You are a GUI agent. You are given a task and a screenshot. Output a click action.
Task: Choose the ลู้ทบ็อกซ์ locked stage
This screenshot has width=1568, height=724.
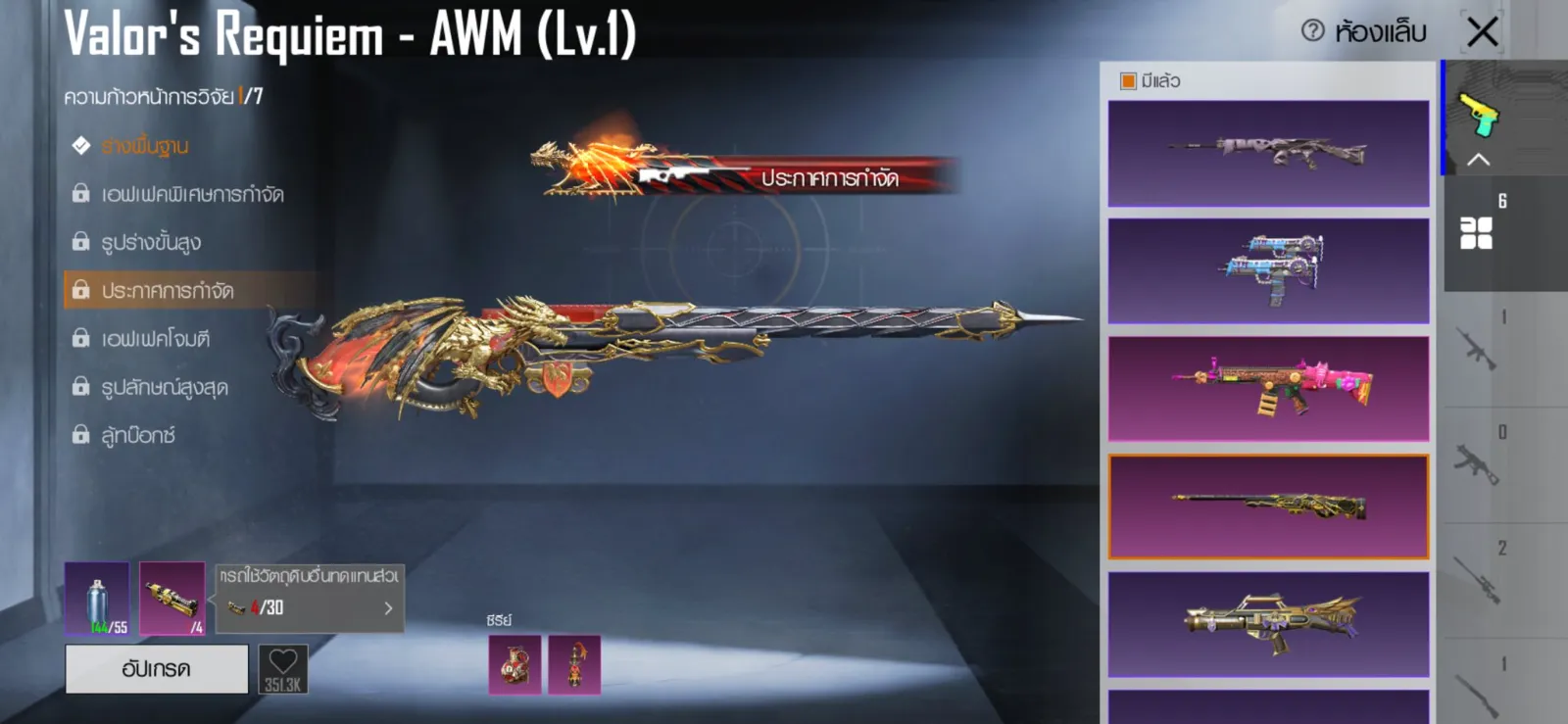[x=138, y=435]
